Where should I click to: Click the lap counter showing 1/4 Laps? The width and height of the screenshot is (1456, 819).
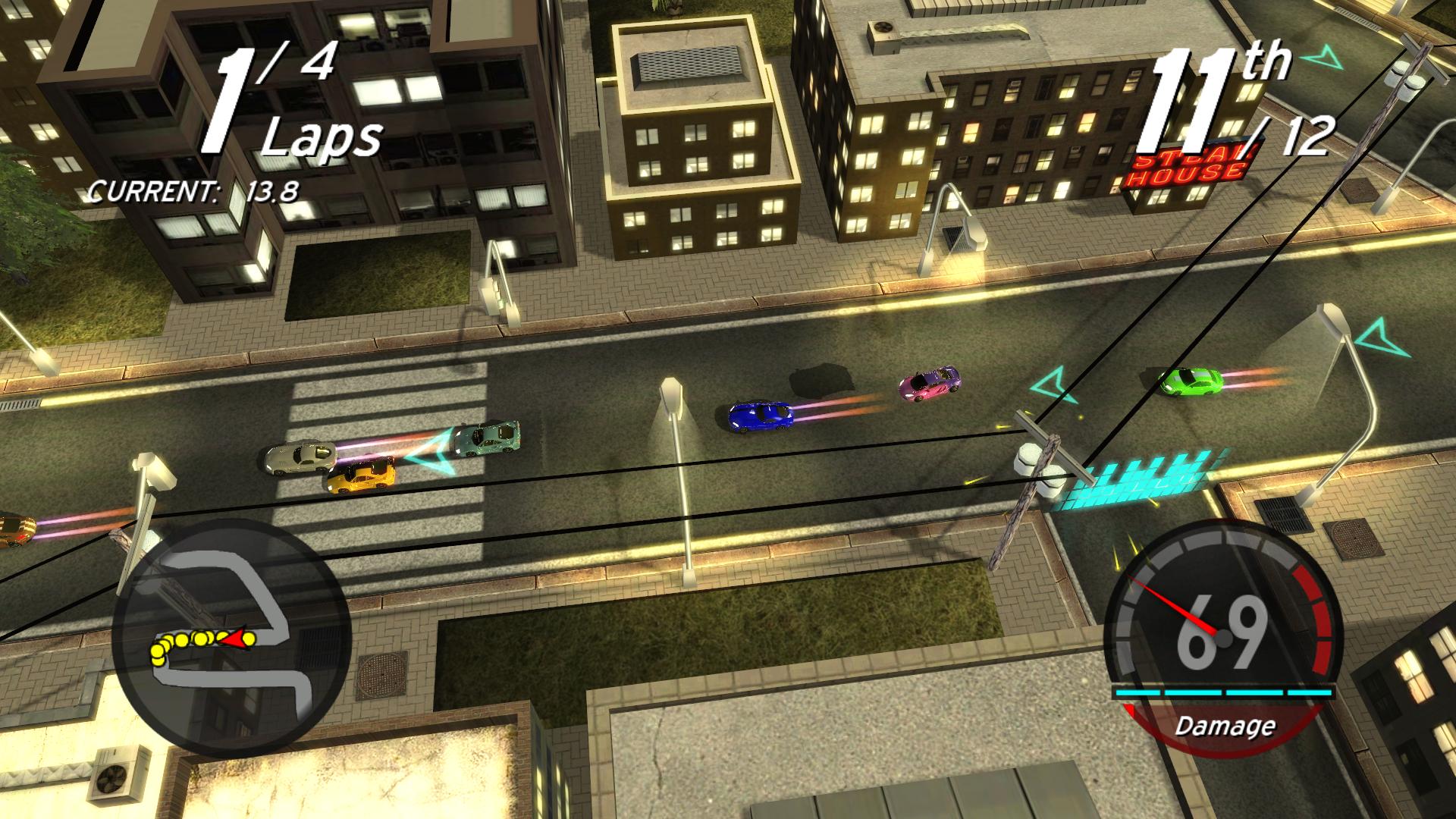tap(281, 99)
